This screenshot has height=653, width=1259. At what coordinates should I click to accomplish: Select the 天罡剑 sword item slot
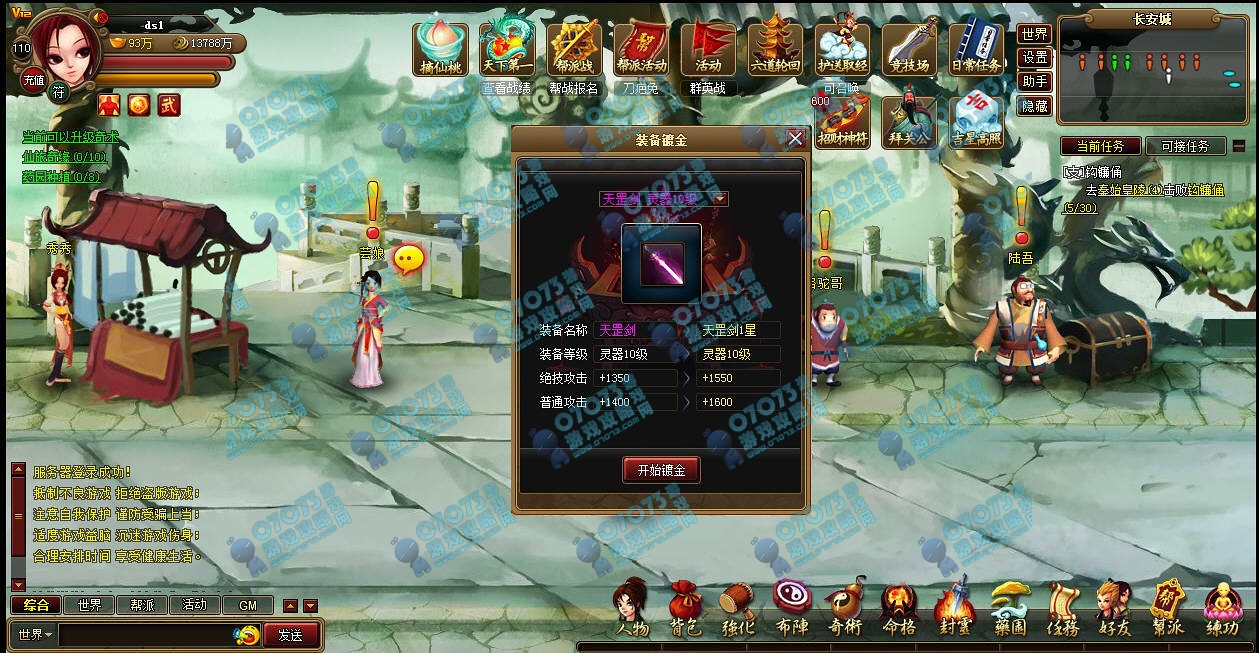click(x=662, y=263)
